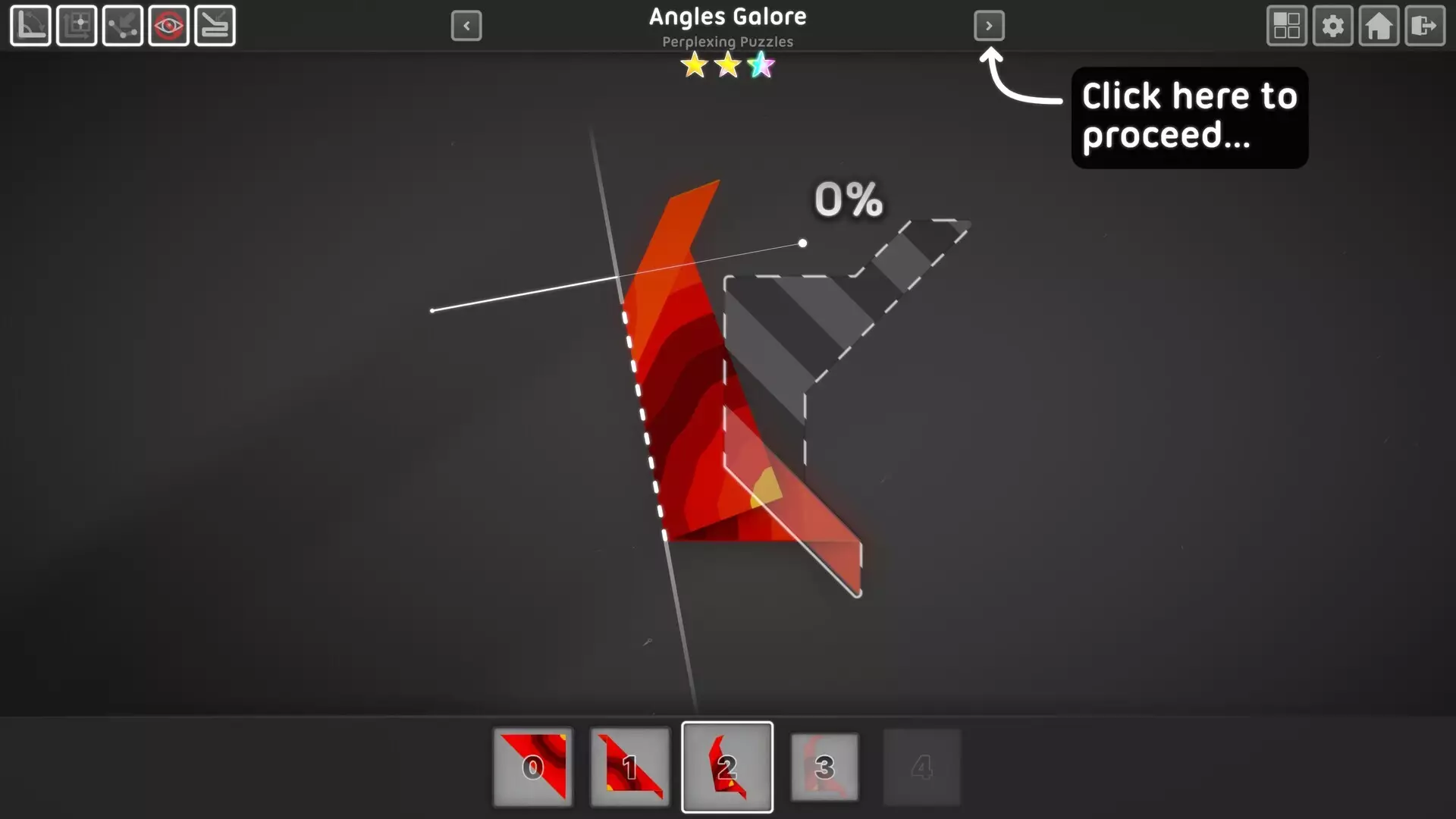Select the vertex adjustment tool
The height and width of the screenshot is (819, 1456).
(x=123, y=26)
